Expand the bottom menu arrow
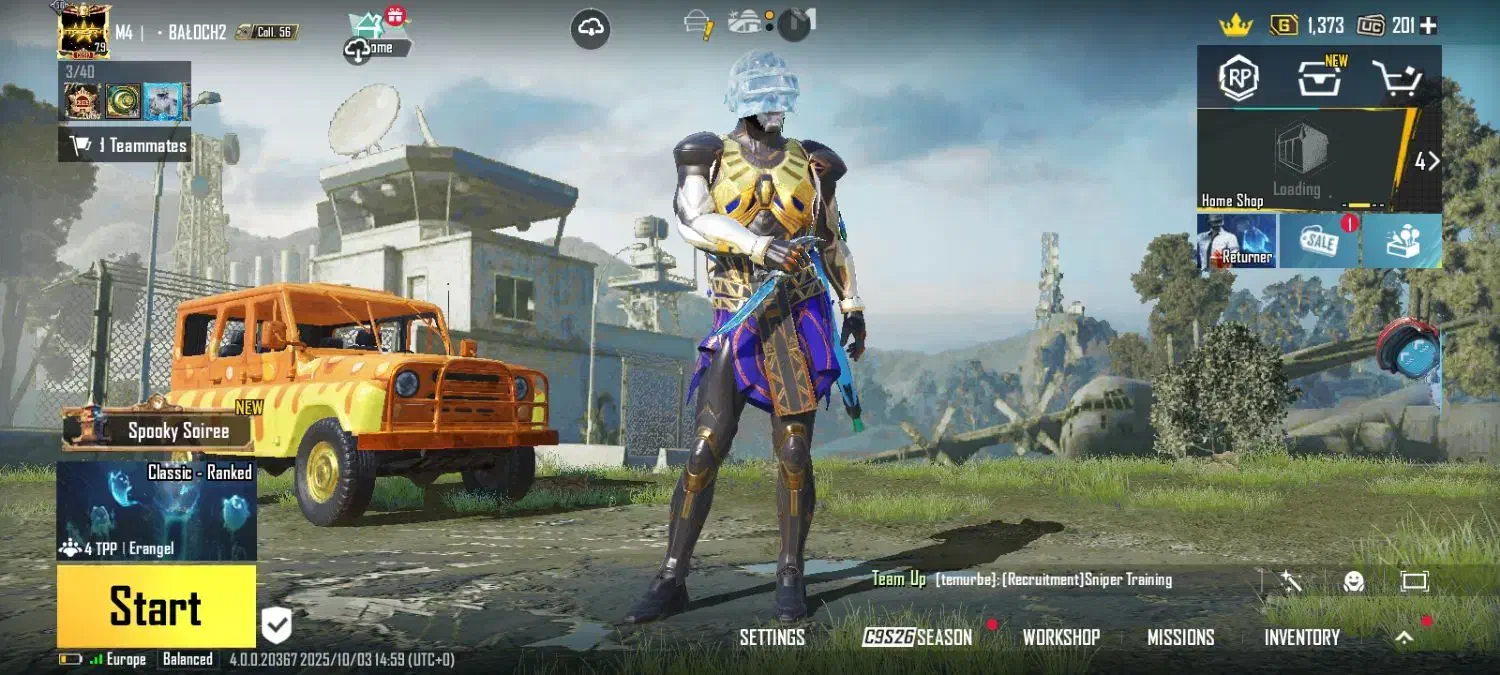 [x=1405, y=638]
